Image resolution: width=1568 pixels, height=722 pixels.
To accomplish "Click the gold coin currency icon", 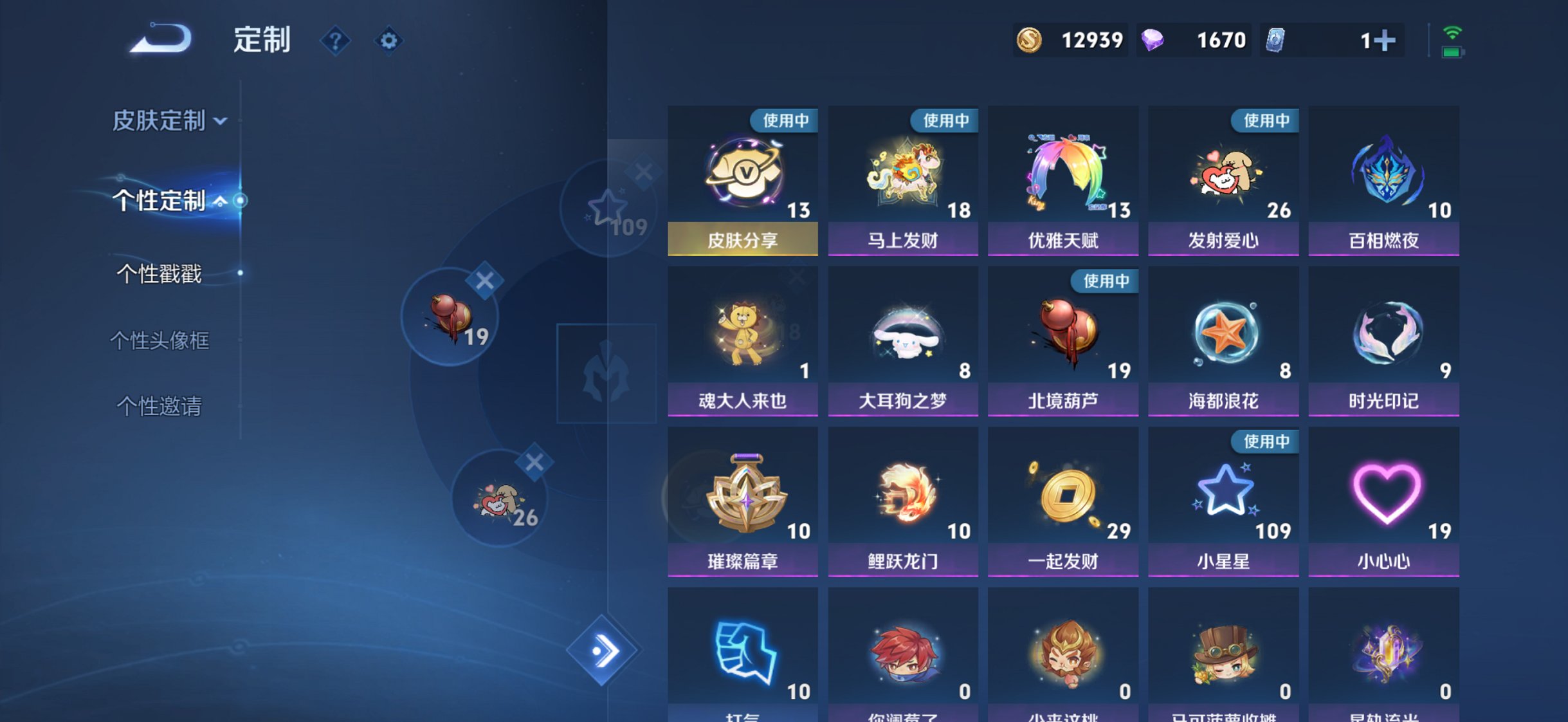I will (1030, 40).
